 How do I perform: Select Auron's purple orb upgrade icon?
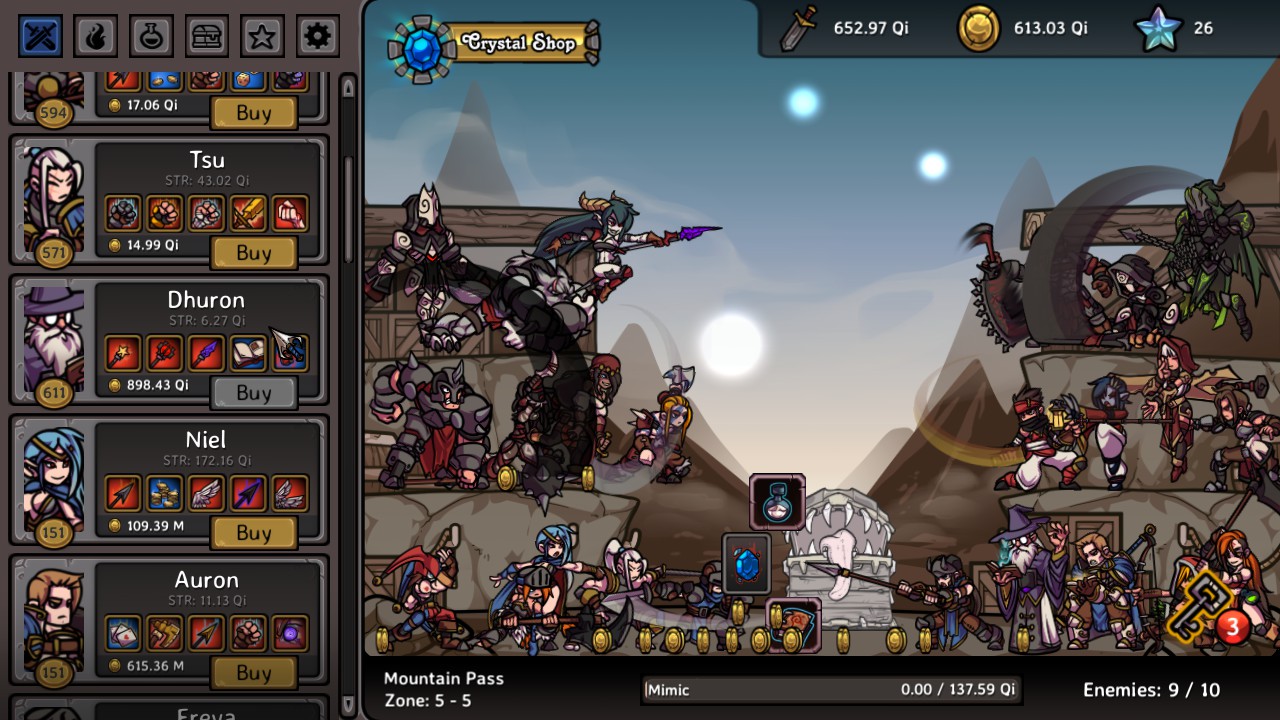pyautogui.click(x=290, y=633)
